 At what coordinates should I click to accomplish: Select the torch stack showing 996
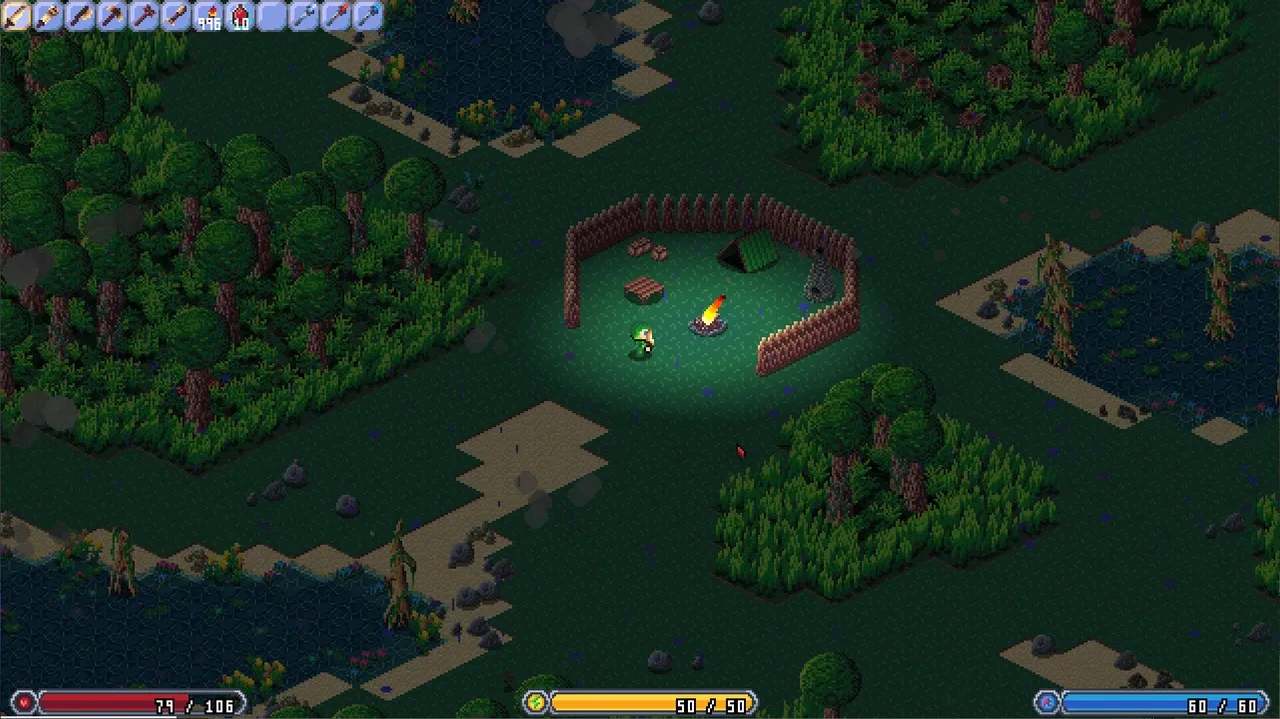[208, 16]
